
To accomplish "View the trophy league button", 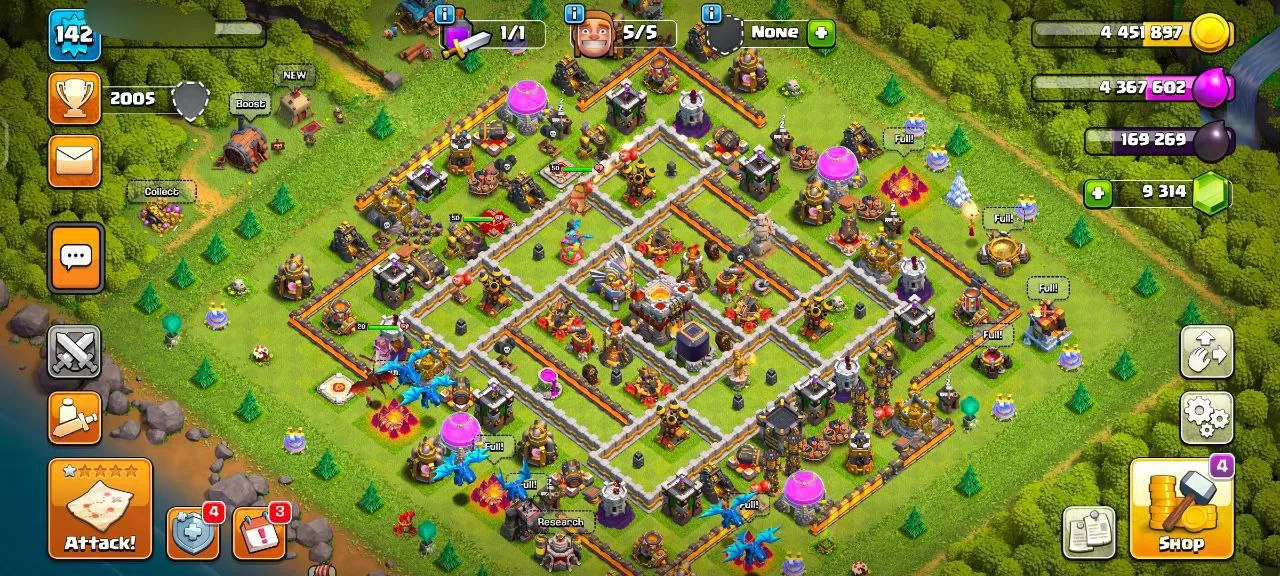I will tap(75, 98).
